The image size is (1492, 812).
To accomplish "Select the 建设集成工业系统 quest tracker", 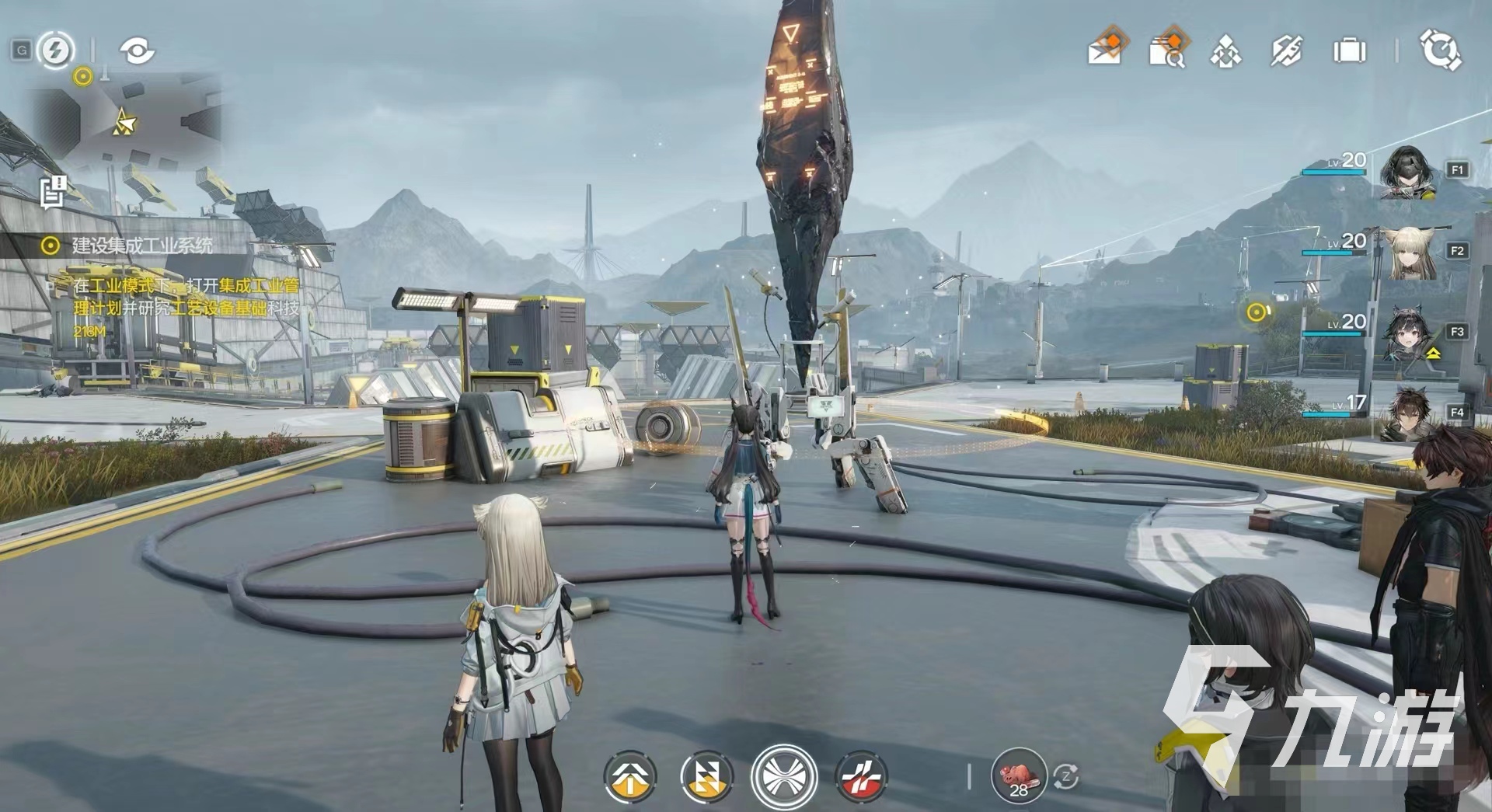I will (141, 246).
